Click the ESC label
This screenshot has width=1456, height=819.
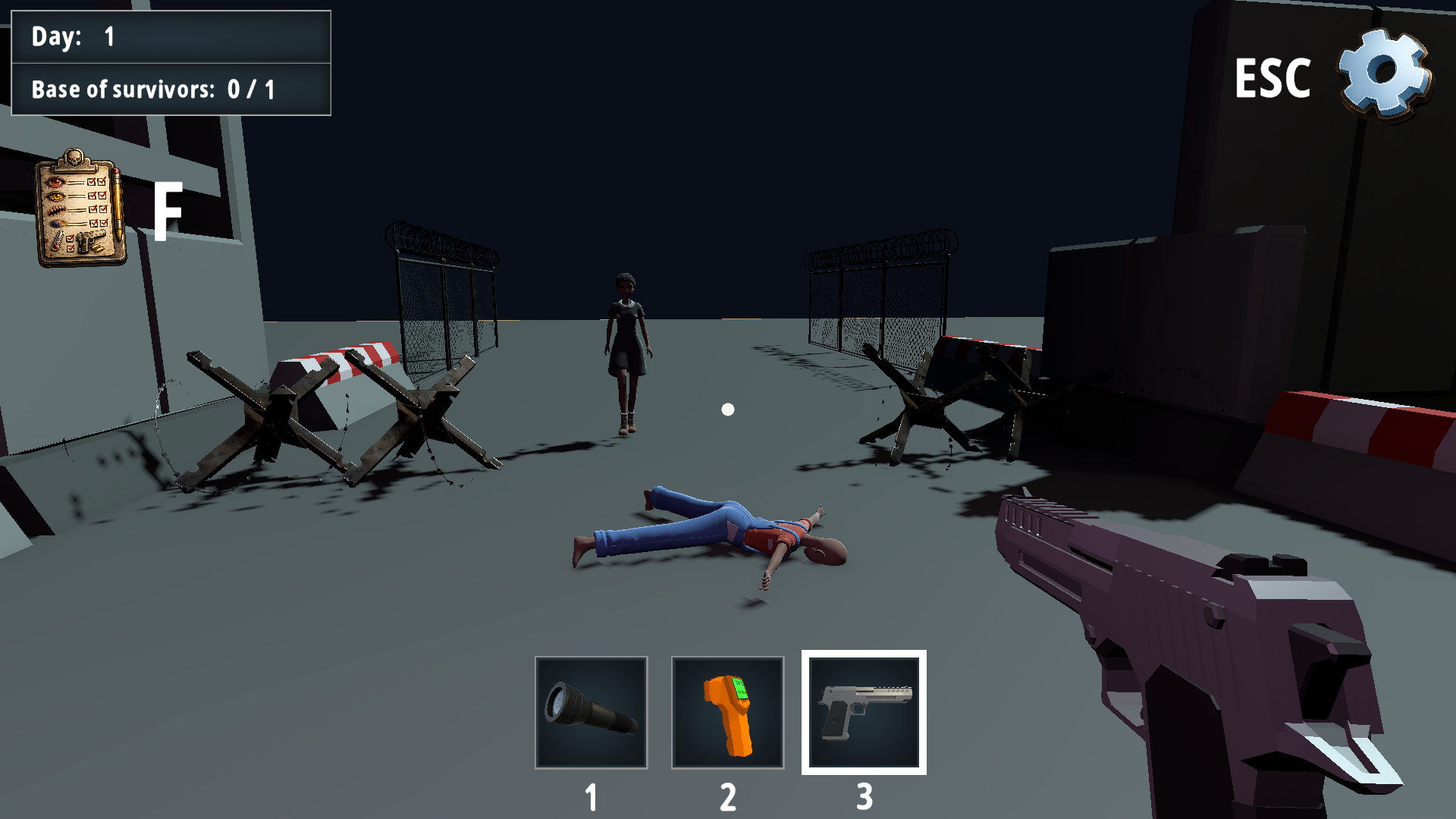pos(1274,78)
